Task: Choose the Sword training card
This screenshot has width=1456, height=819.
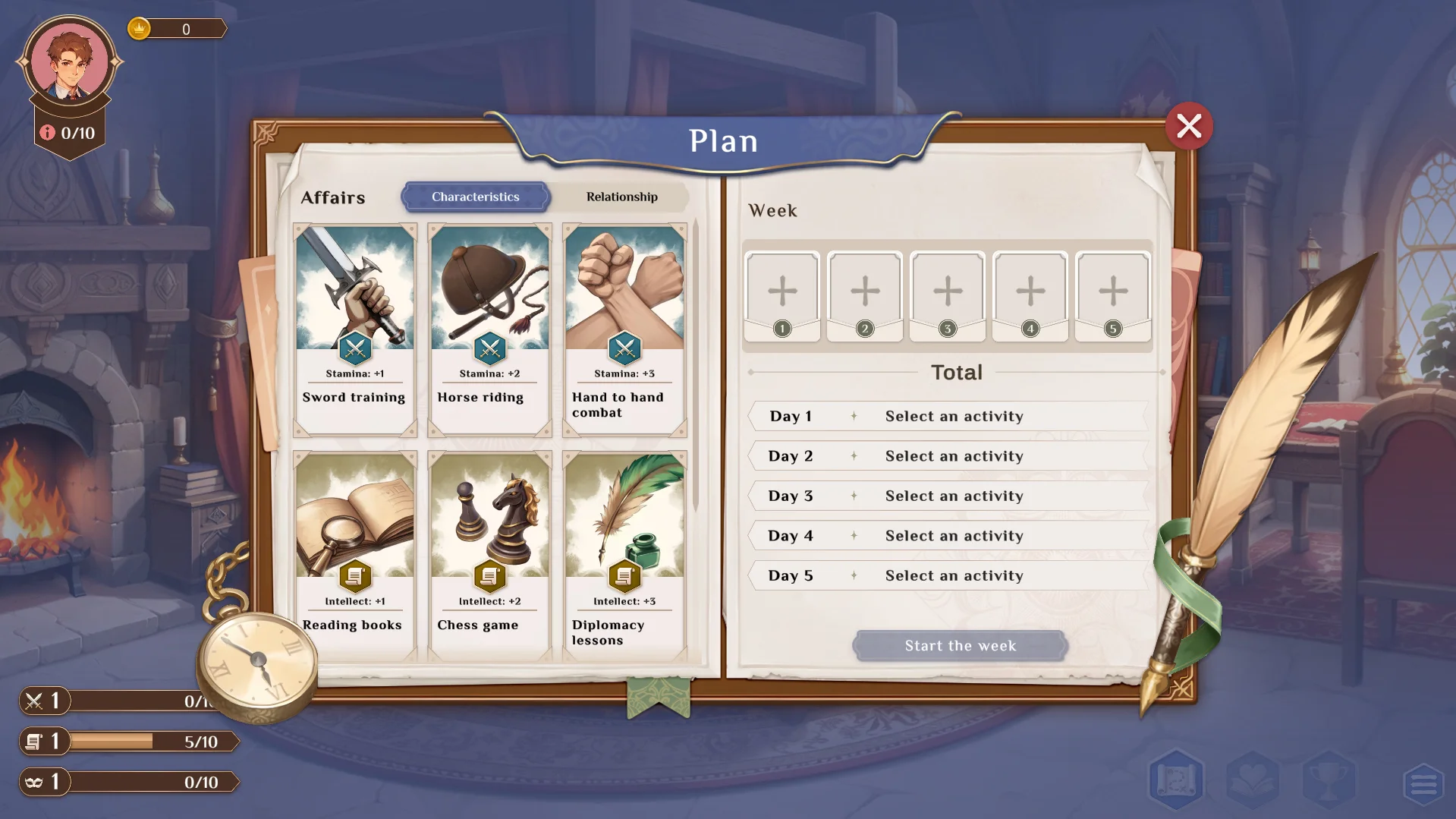Action: [354, 329]
